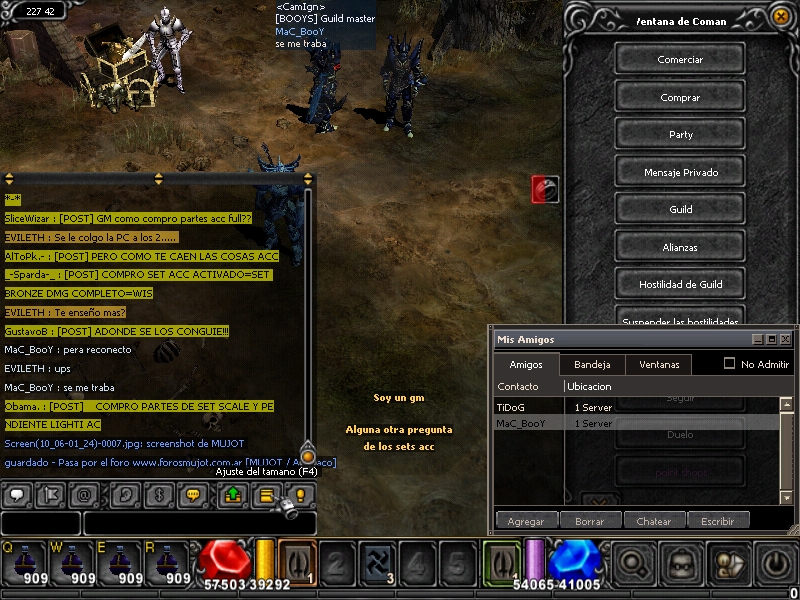Select friend TiDoG in the contact list

510,407
